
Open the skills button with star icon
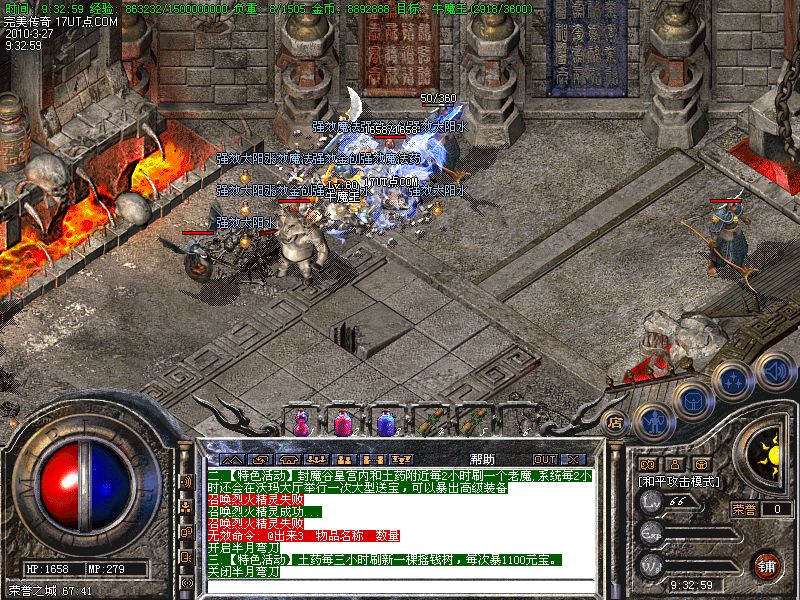pos(735,380)
